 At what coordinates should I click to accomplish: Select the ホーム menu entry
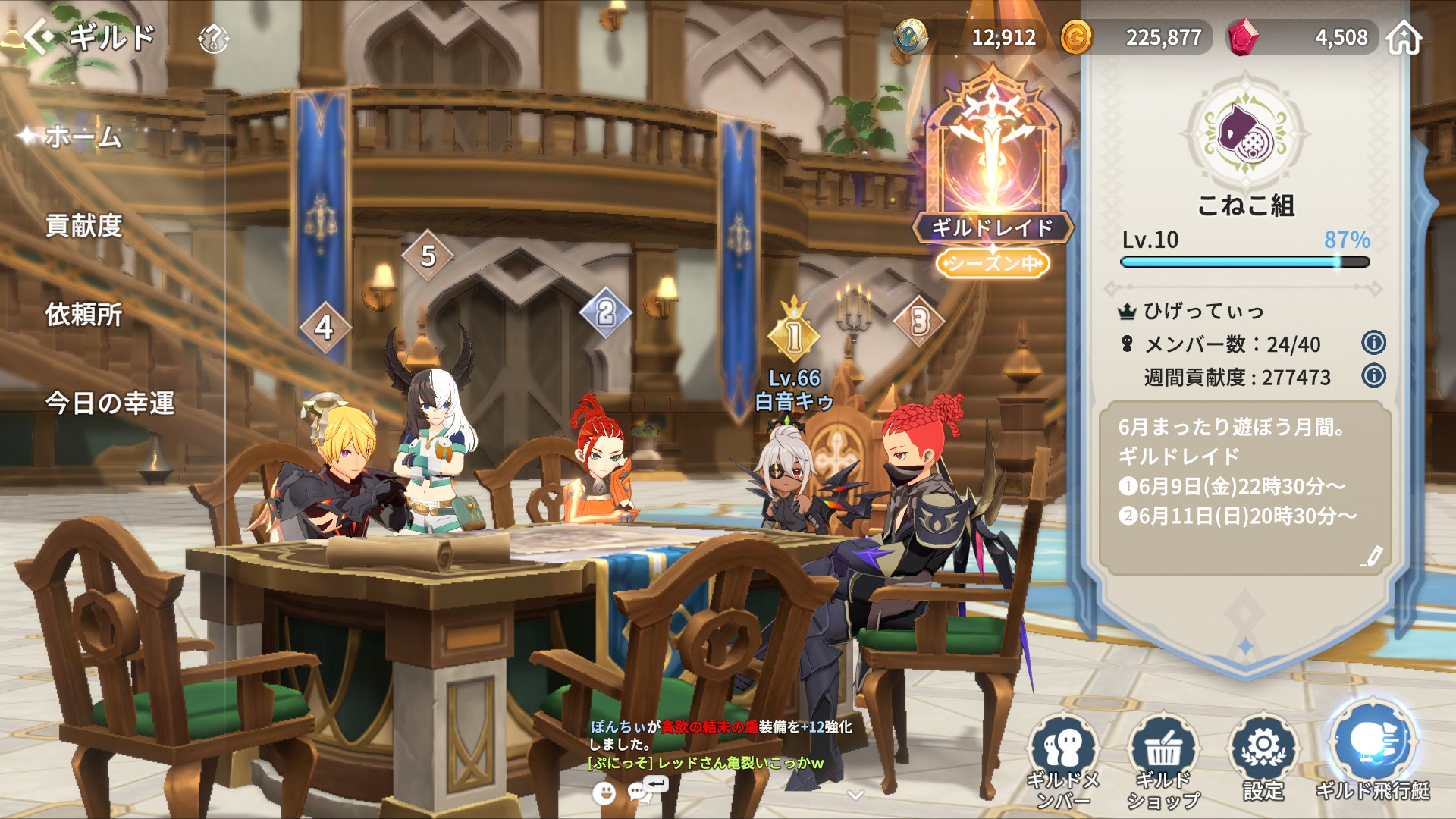click(x=83, y=137)
